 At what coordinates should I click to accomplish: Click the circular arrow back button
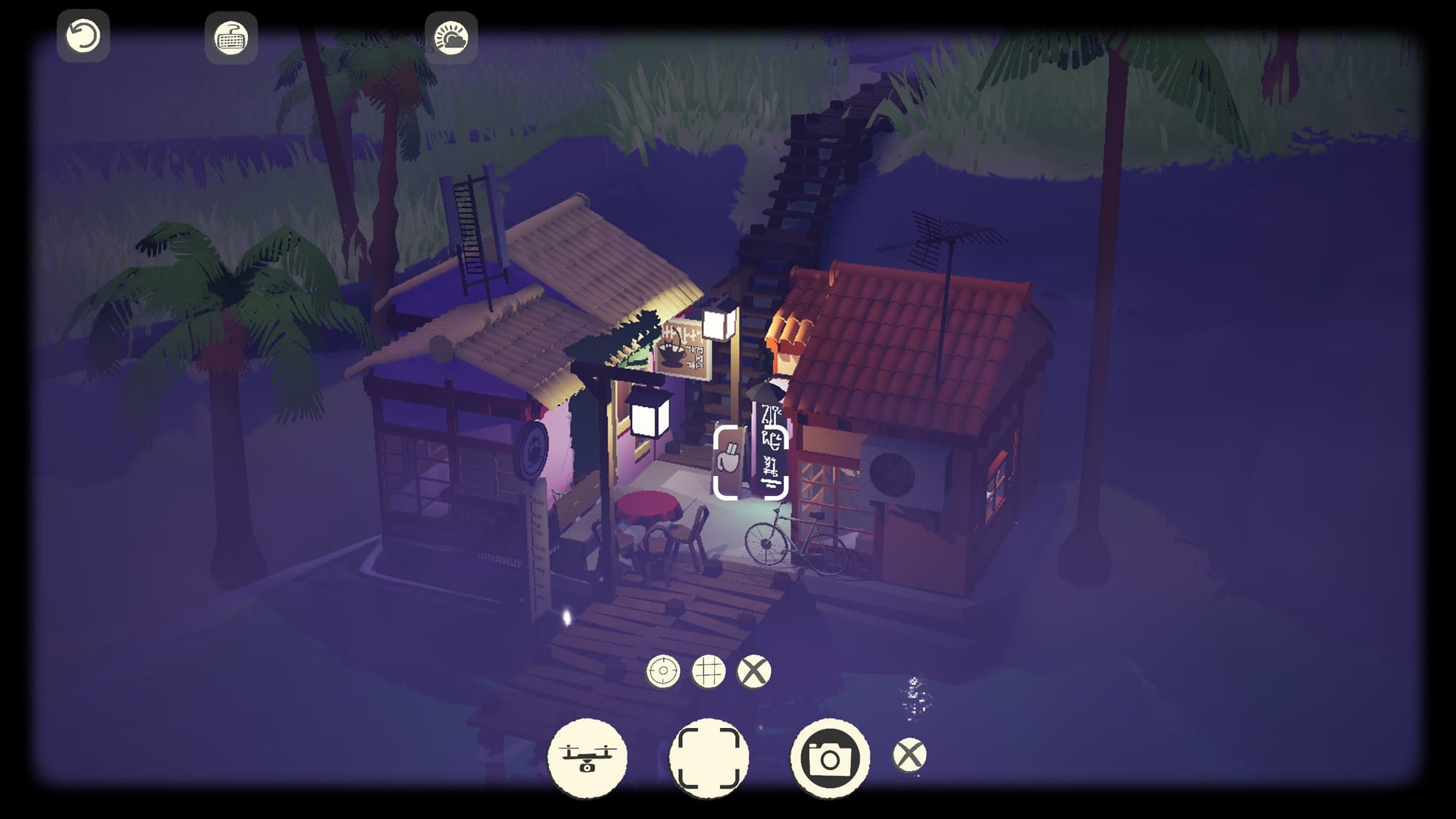[83, 36]
